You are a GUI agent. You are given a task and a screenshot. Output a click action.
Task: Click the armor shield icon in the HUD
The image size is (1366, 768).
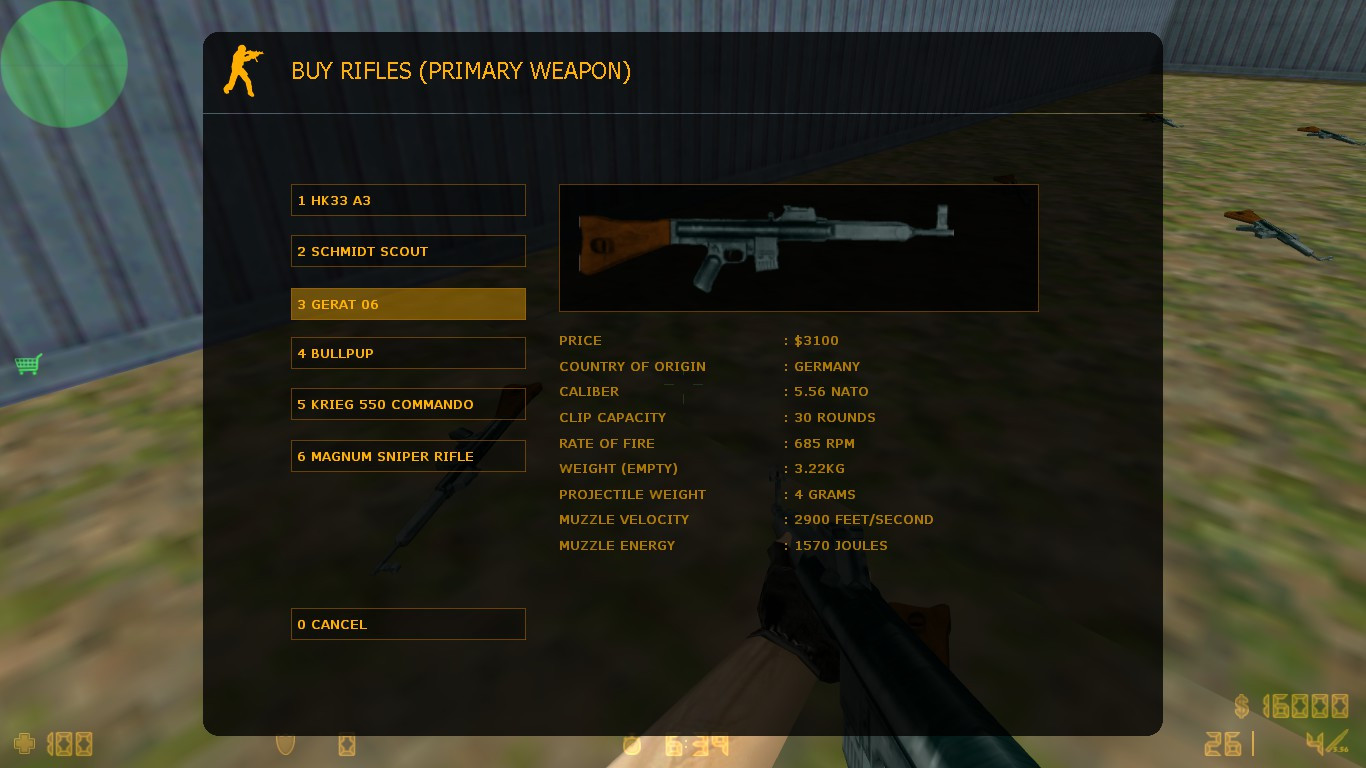pos(283,744)
